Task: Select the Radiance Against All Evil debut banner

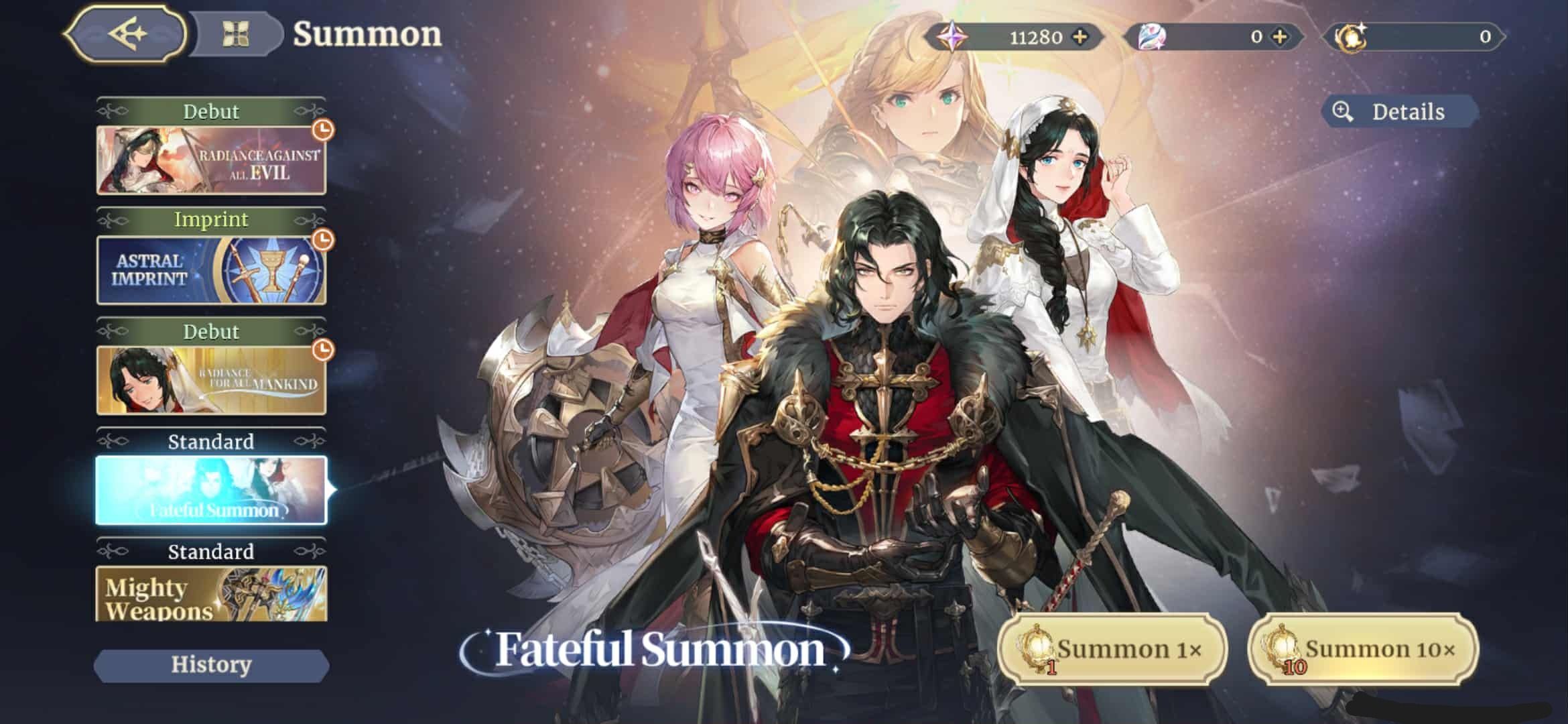Action: 210,162
